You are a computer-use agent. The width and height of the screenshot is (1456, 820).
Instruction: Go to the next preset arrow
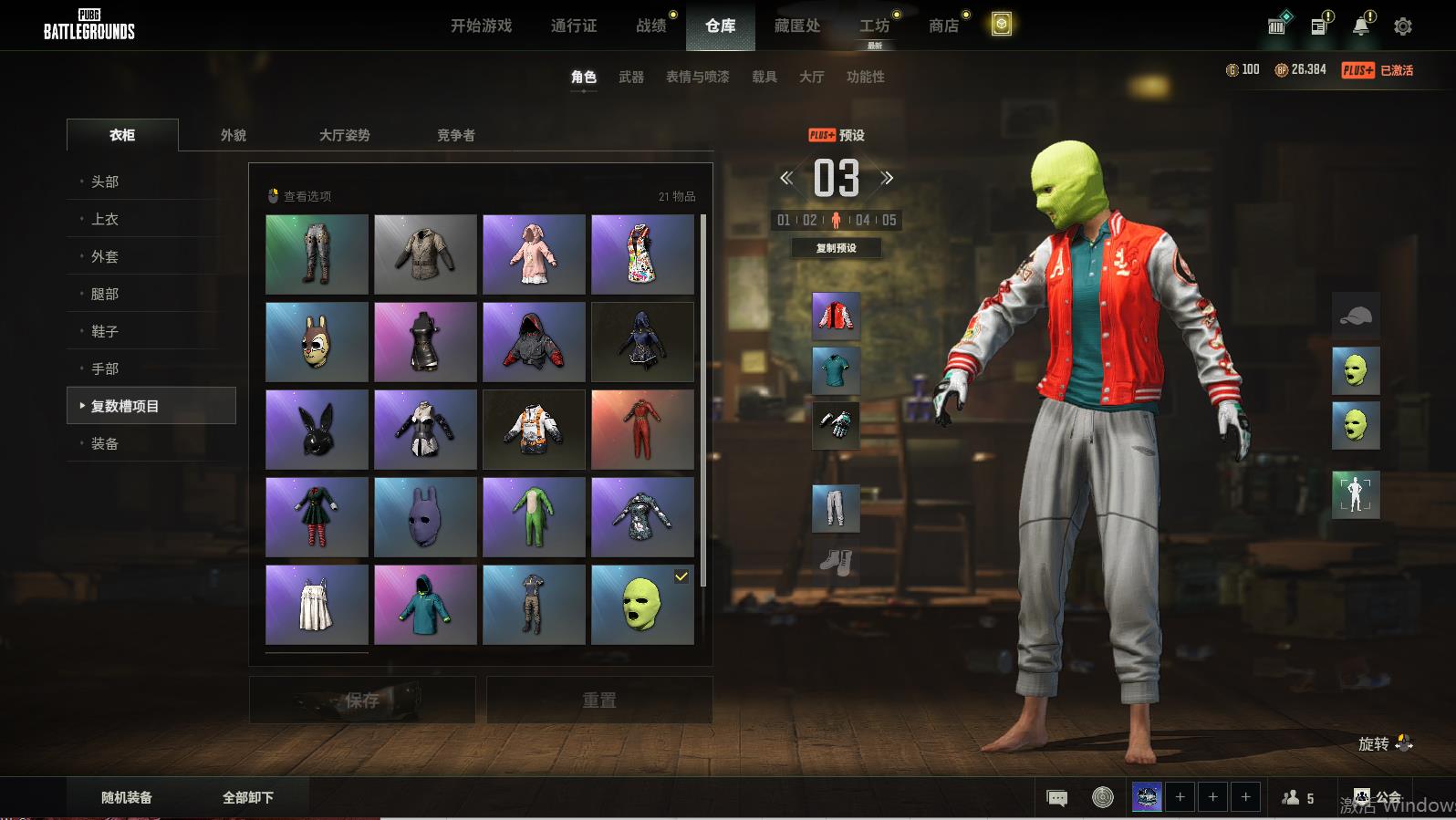pos(887,178)
